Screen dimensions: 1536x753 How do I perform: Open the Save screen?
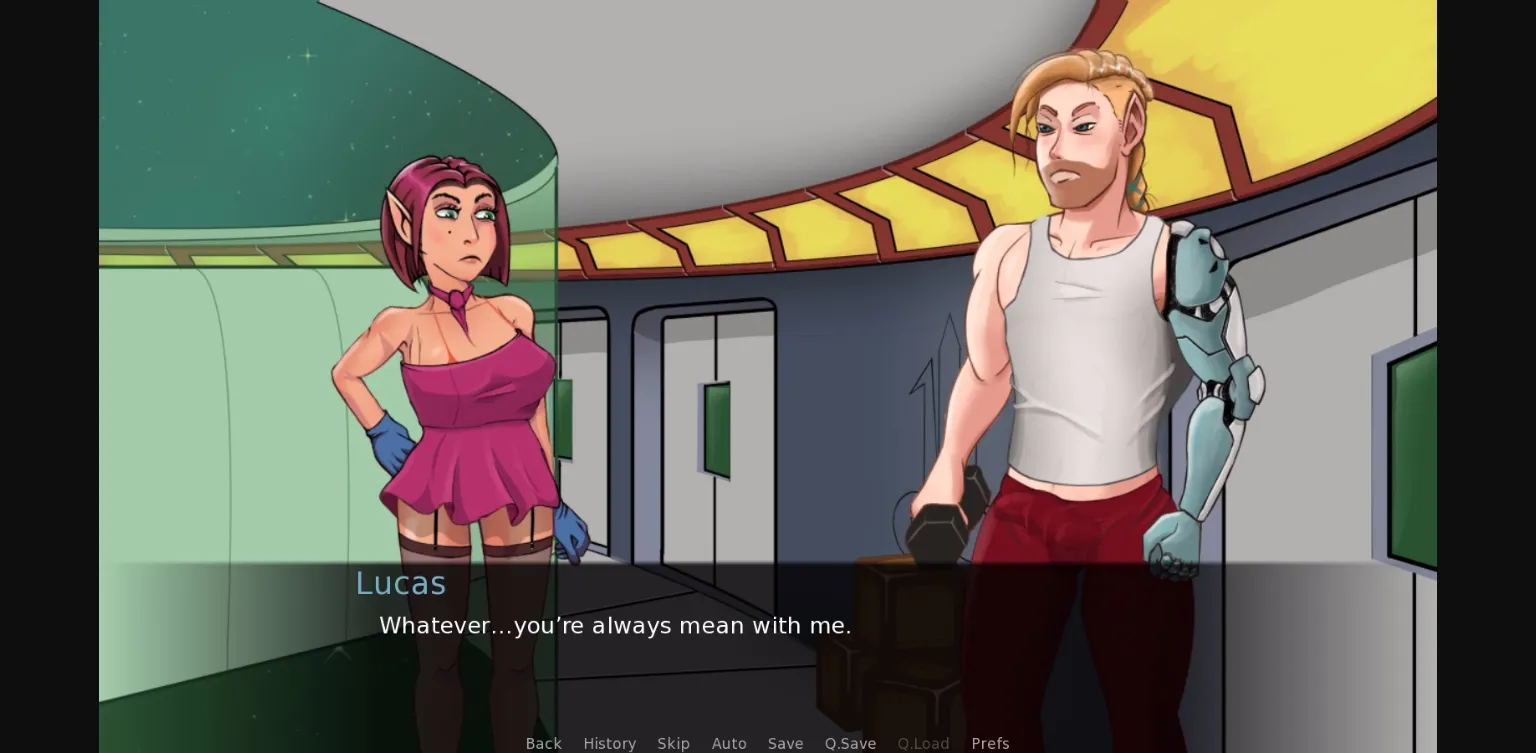pyautogui.click(x=785, y=743)
